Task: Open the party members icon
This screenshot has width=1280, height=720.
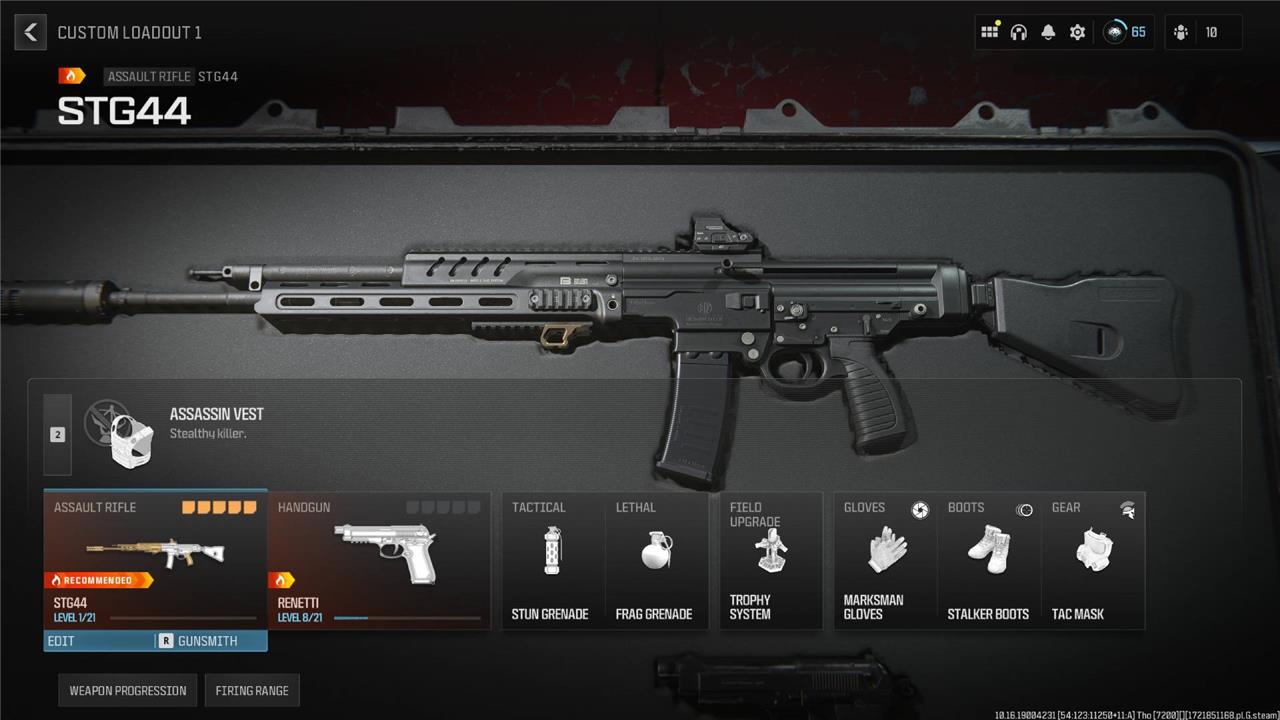Action: (1181, 32)
